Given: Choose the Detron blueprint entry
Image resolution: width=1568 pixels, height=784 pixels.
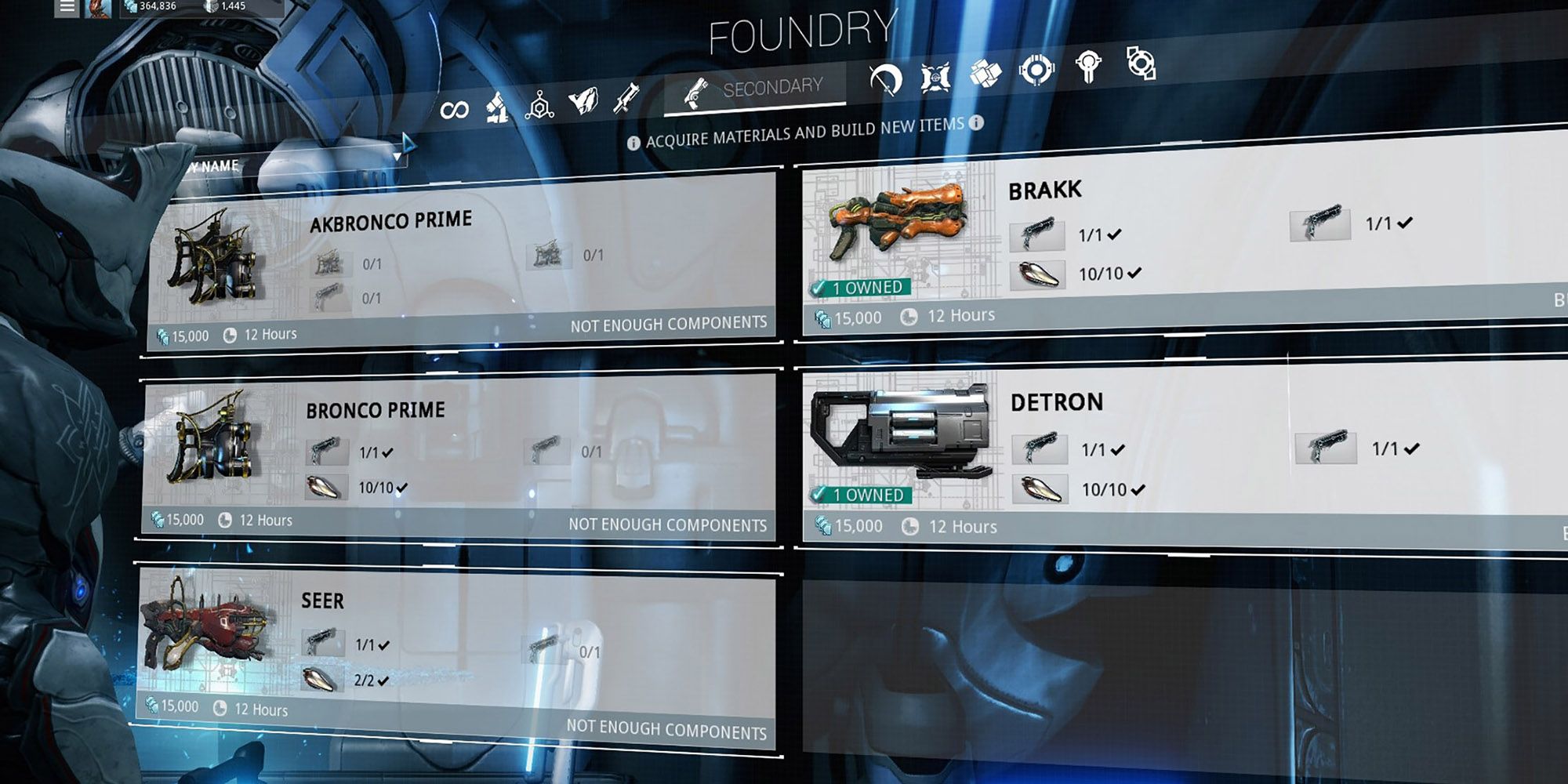Looking at the screenshot, I should pos(1176,455).
